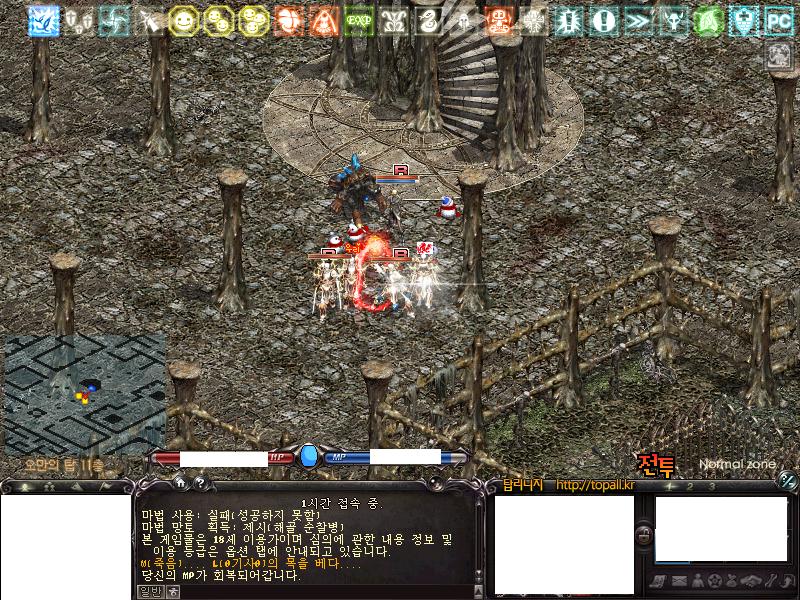
Task: Switch to hotkey page 3
Action: point(711,486)
